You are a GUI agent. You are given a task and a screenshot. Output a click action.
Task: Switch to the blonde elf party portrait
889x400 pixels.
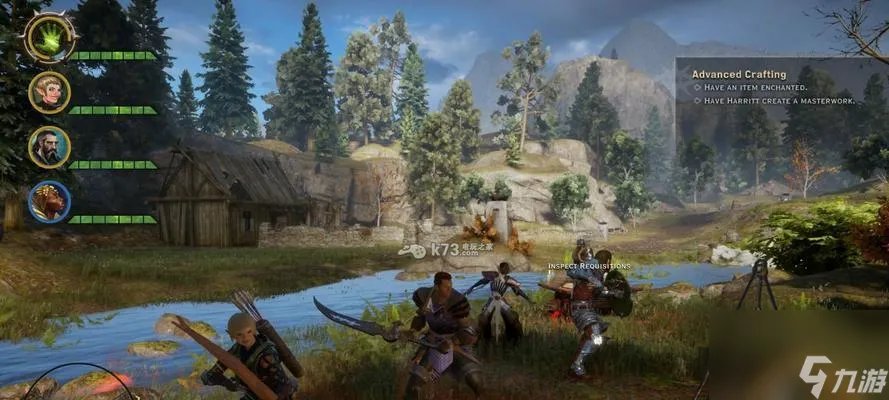(49, 92)
